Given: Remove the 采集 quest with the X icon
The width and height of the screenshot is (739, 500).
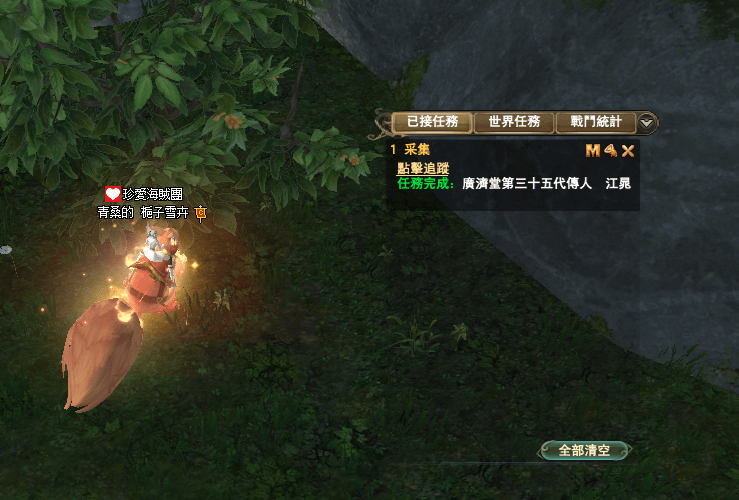Looking at the screenshot, I should click(628, 151).
